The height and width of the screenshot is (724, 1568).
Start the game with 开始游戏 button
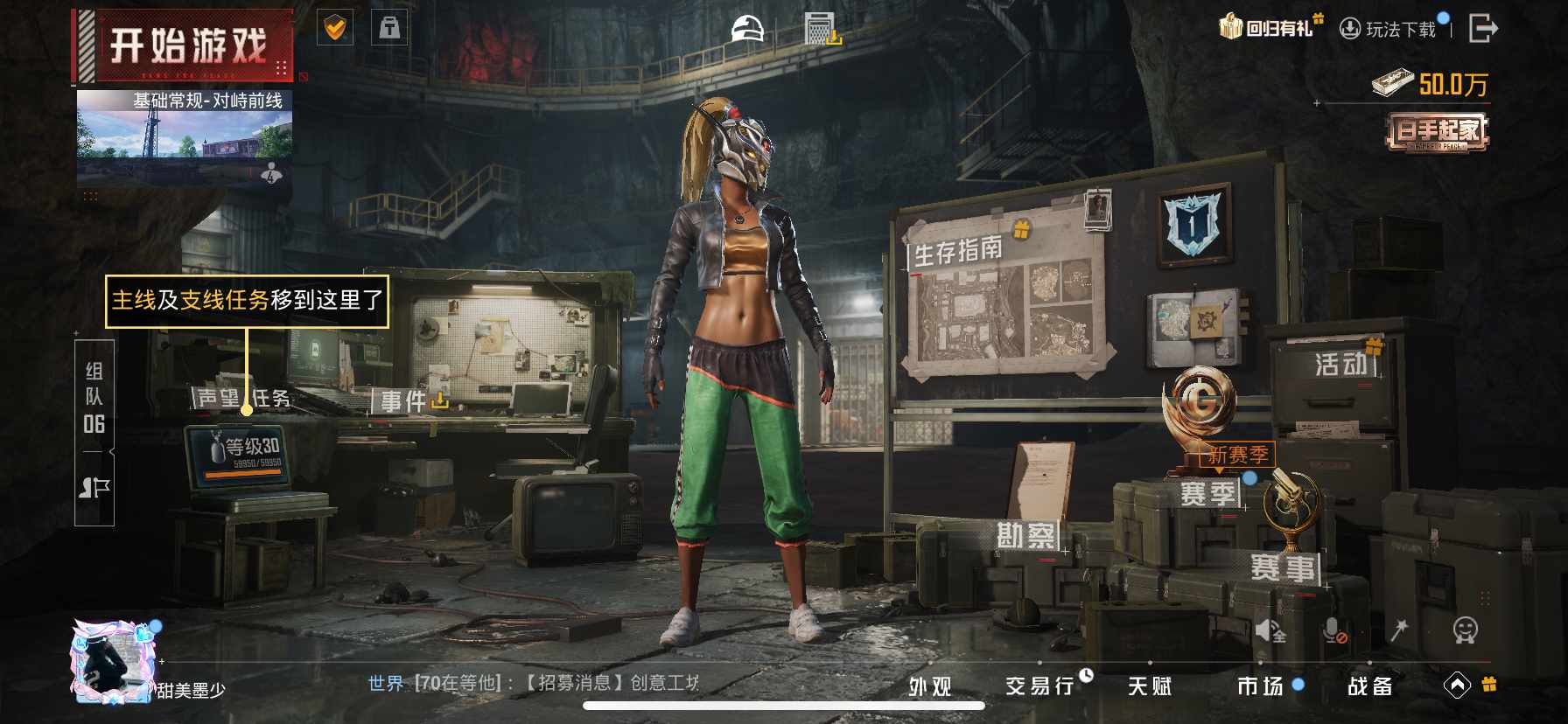coord(187,45)
